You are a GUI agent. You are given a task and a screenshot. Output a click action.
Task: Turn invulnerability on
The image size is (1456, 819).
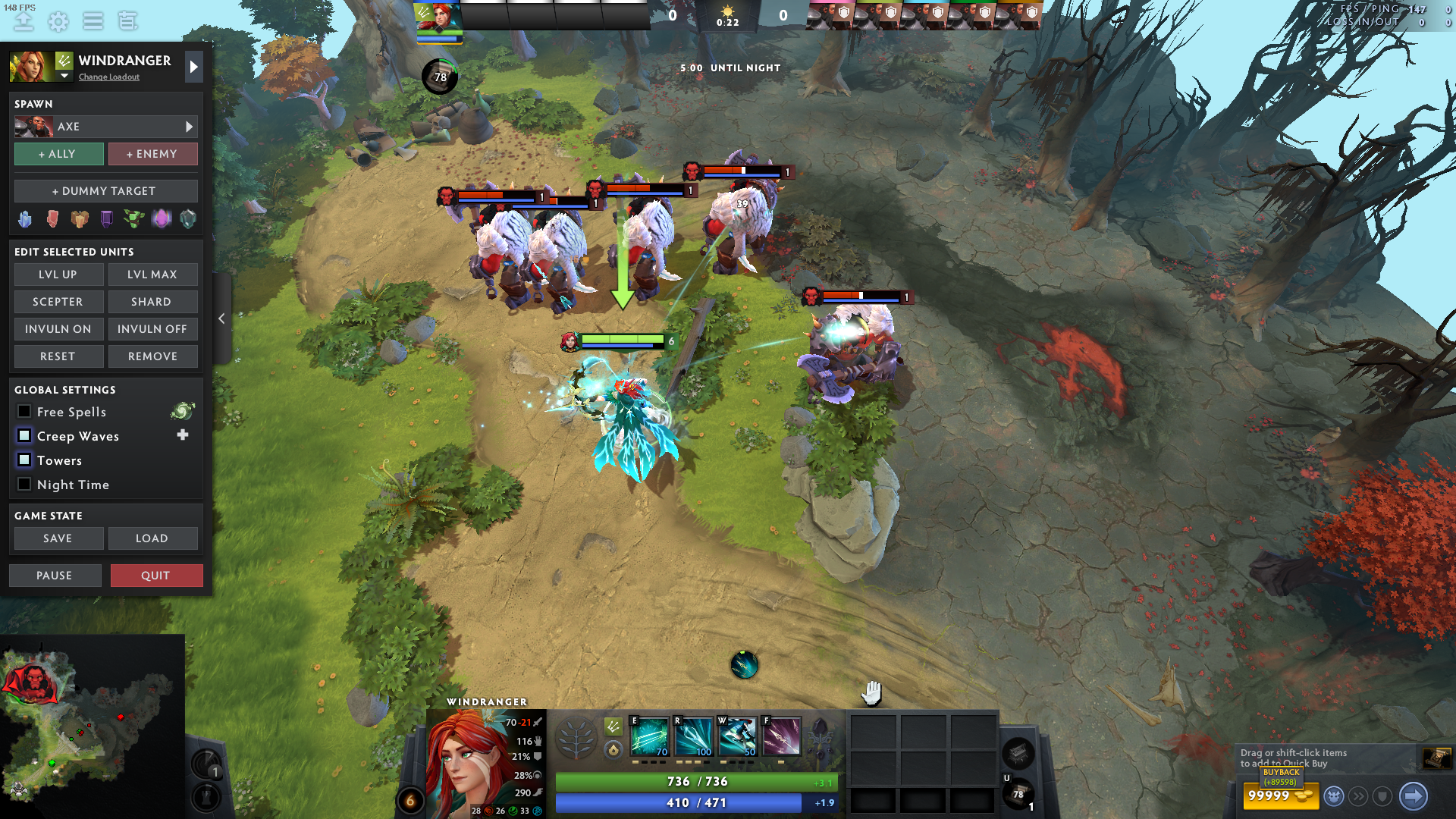(58, 329)
